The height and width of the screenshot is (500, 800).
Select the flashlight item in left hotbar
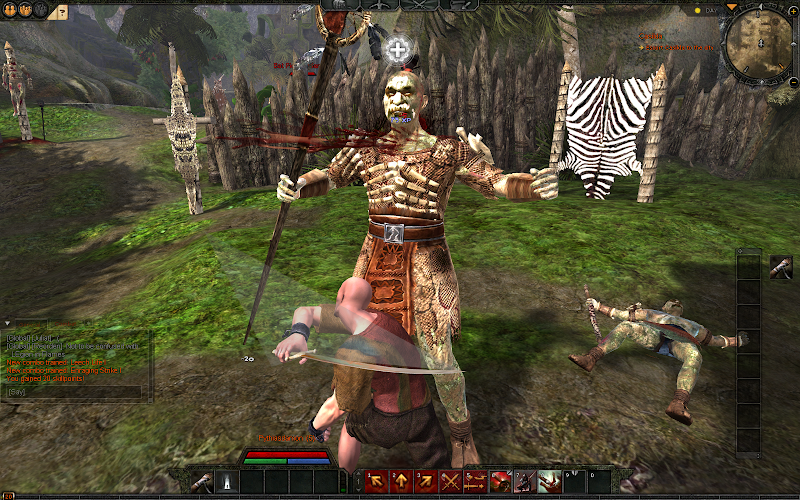coord(226,482)
